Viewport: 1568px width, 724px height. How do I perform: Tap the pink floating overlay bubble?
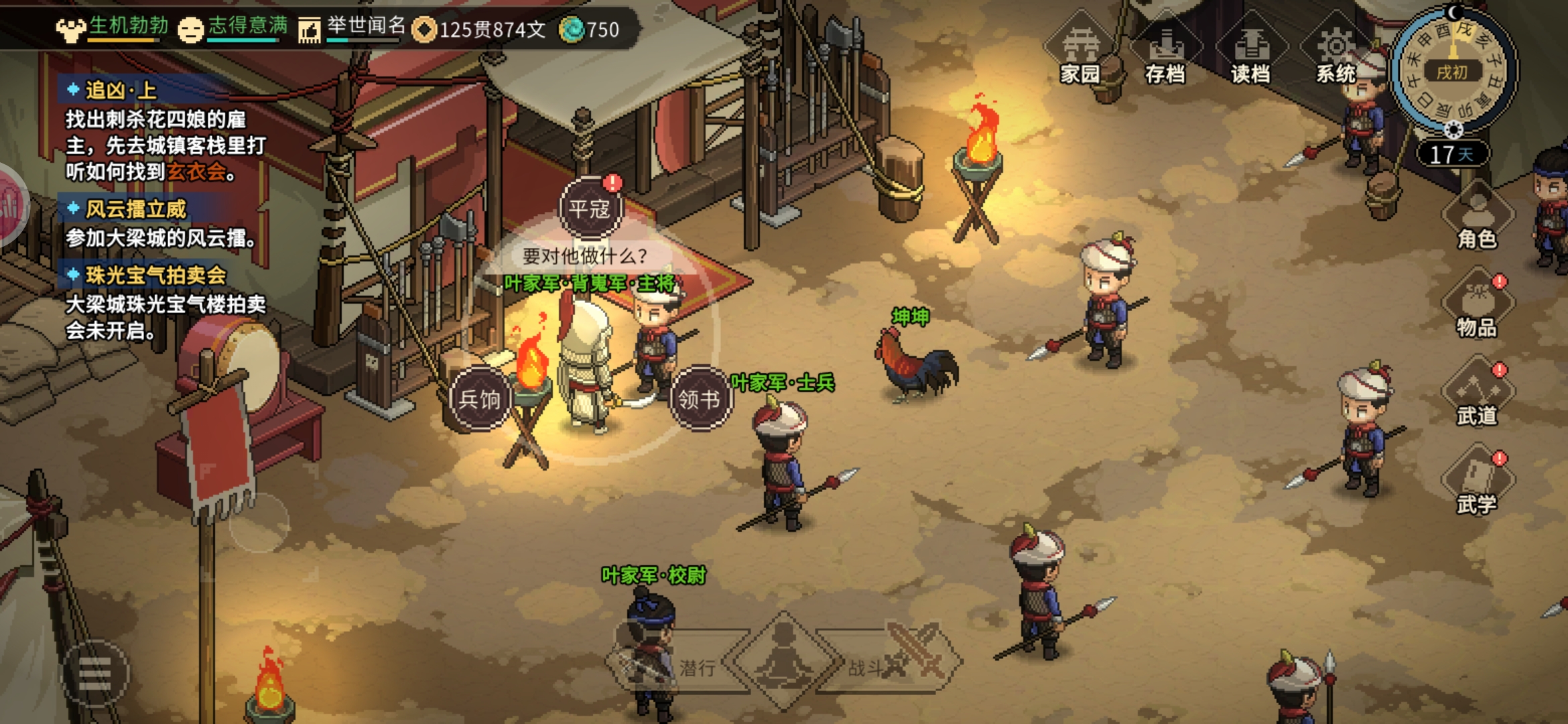[x=11, y=205]
